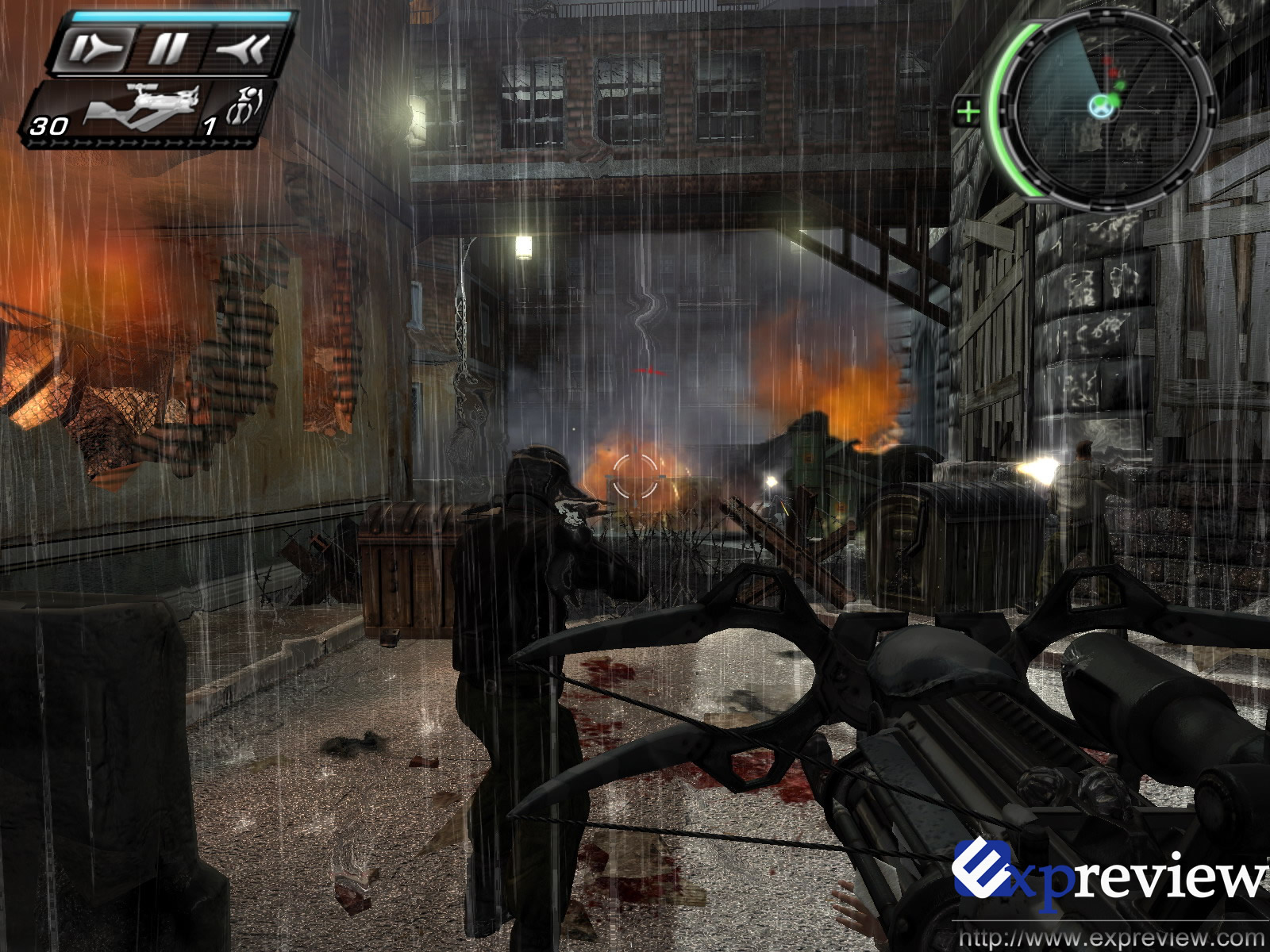Click the green plus health icon
The height and width of the screenshot is (952, 1270).
[968, 112]
